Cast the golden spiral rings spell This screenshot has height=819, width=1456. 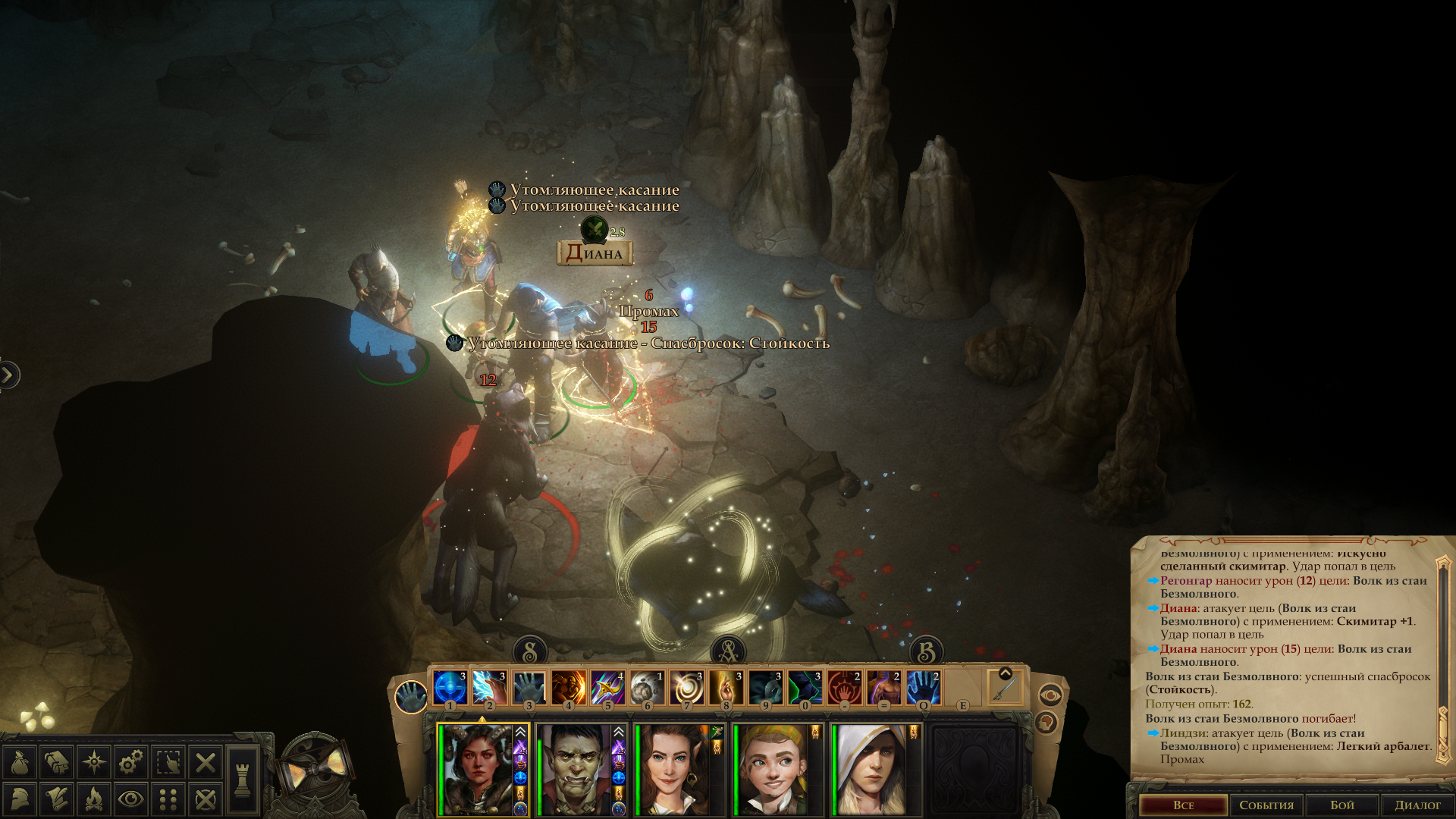(686, 688)
